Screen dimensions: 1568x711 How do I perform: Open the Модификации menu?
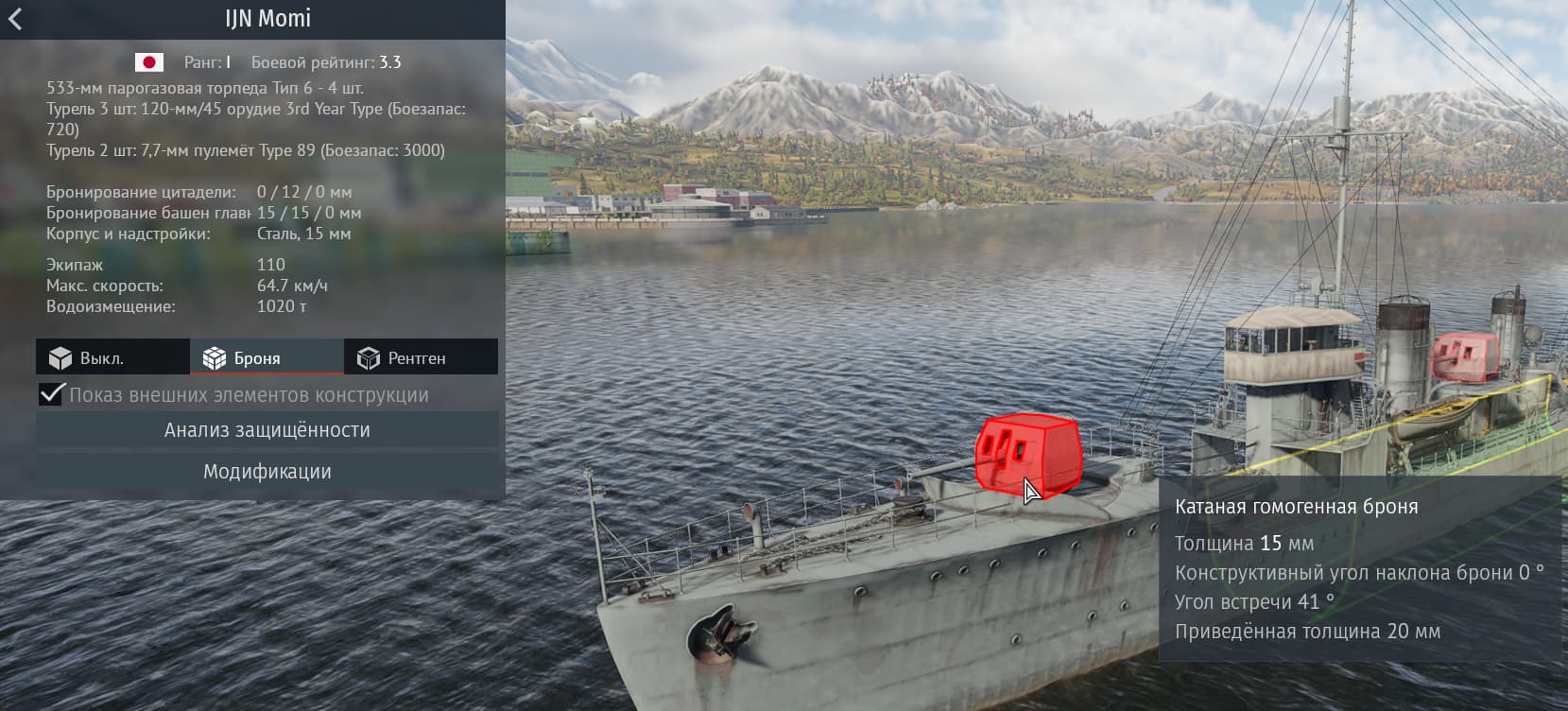(267, 472)
